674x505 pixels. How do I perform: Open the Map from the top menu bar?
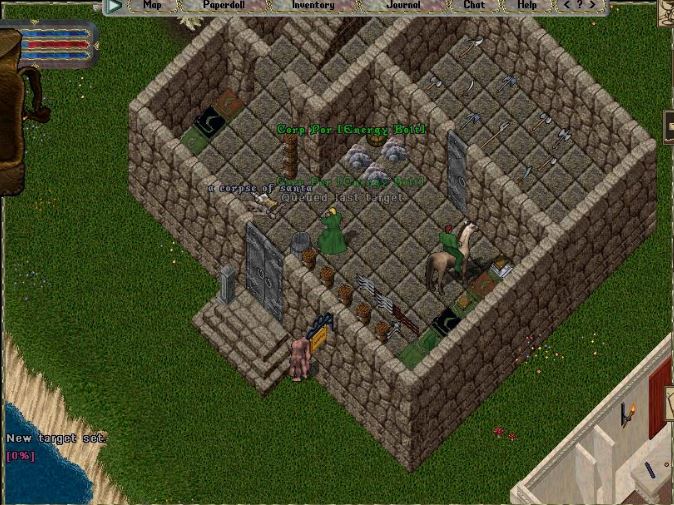point(152,5)
